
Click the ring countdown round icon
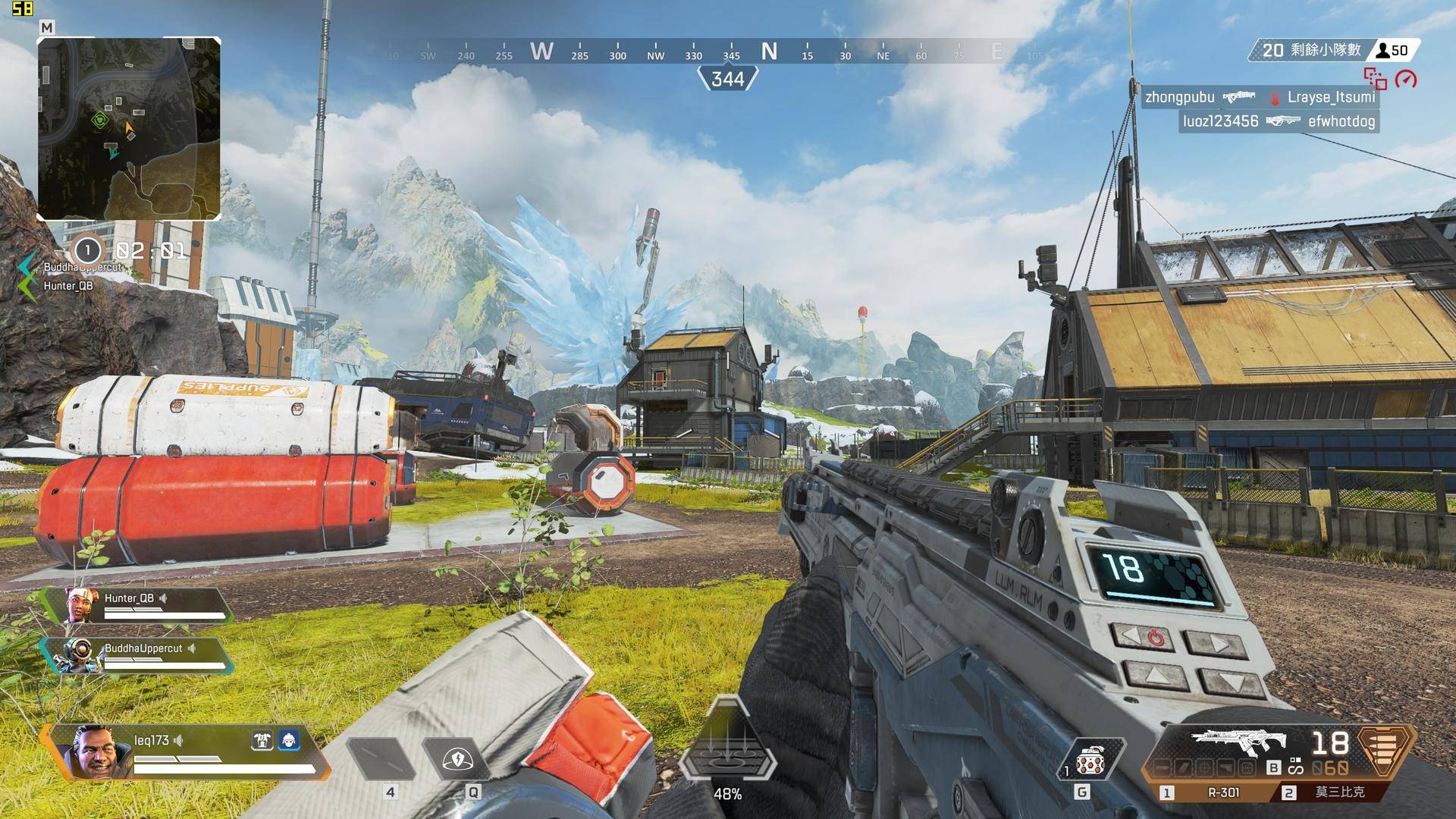coord(87,250)
